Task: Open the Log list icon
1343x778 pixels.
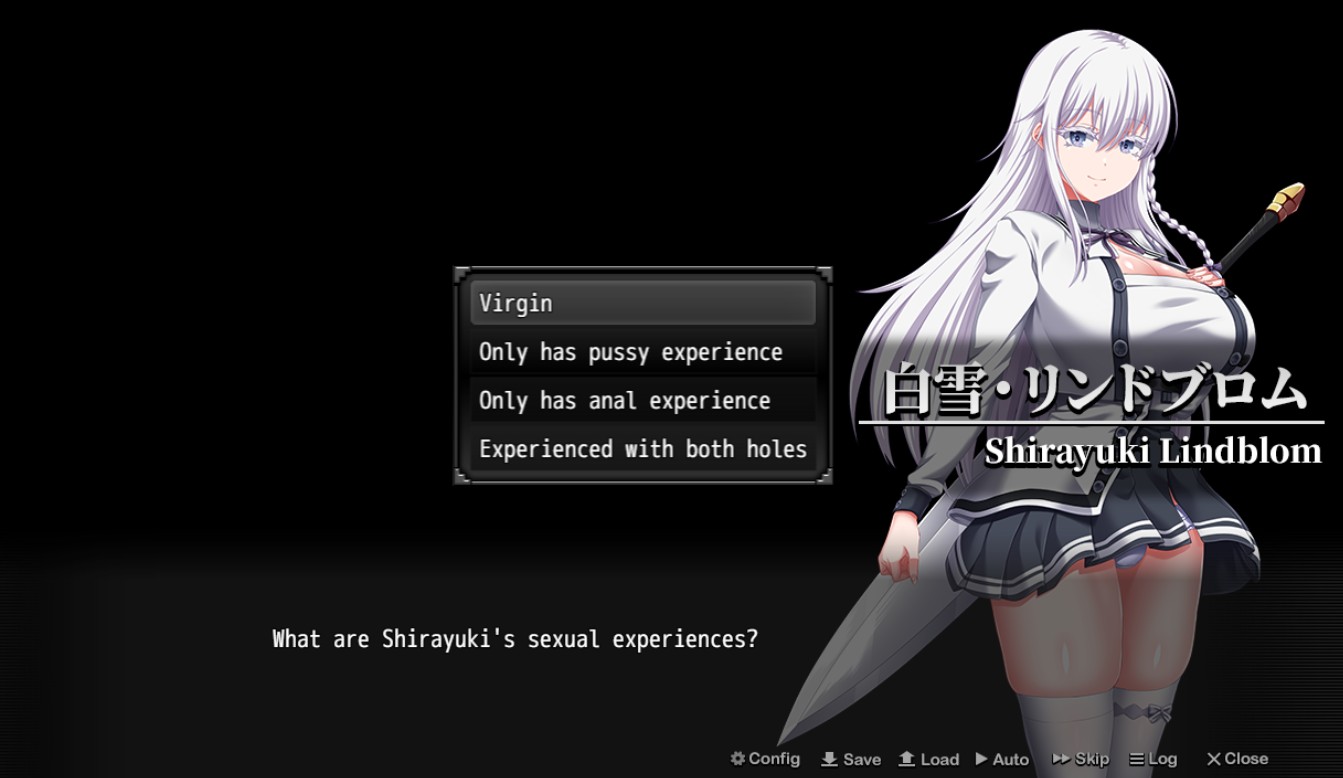Action: coord(1139,758)
